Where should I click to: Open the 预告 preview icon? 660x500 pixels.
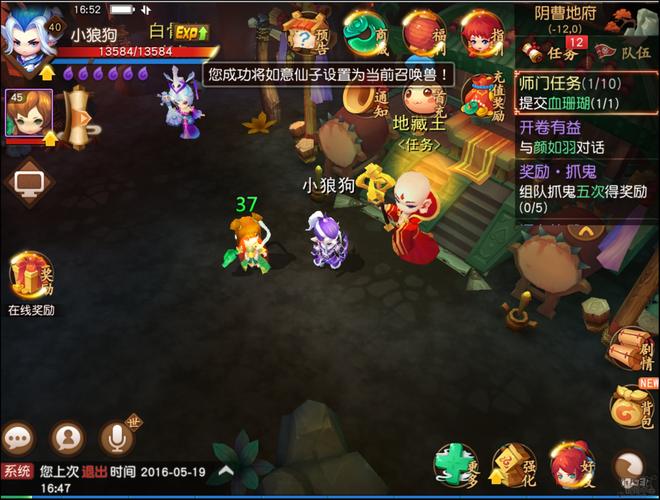click(x=305, y=37)
